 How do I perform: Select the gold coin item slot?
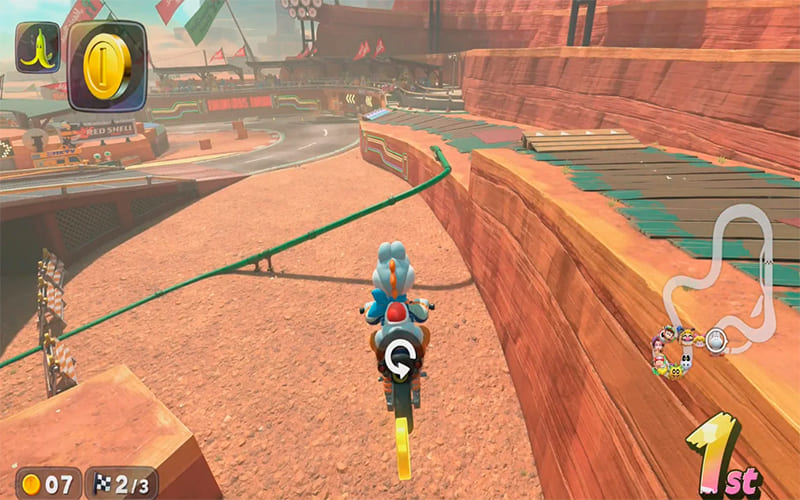coord(107,65)
